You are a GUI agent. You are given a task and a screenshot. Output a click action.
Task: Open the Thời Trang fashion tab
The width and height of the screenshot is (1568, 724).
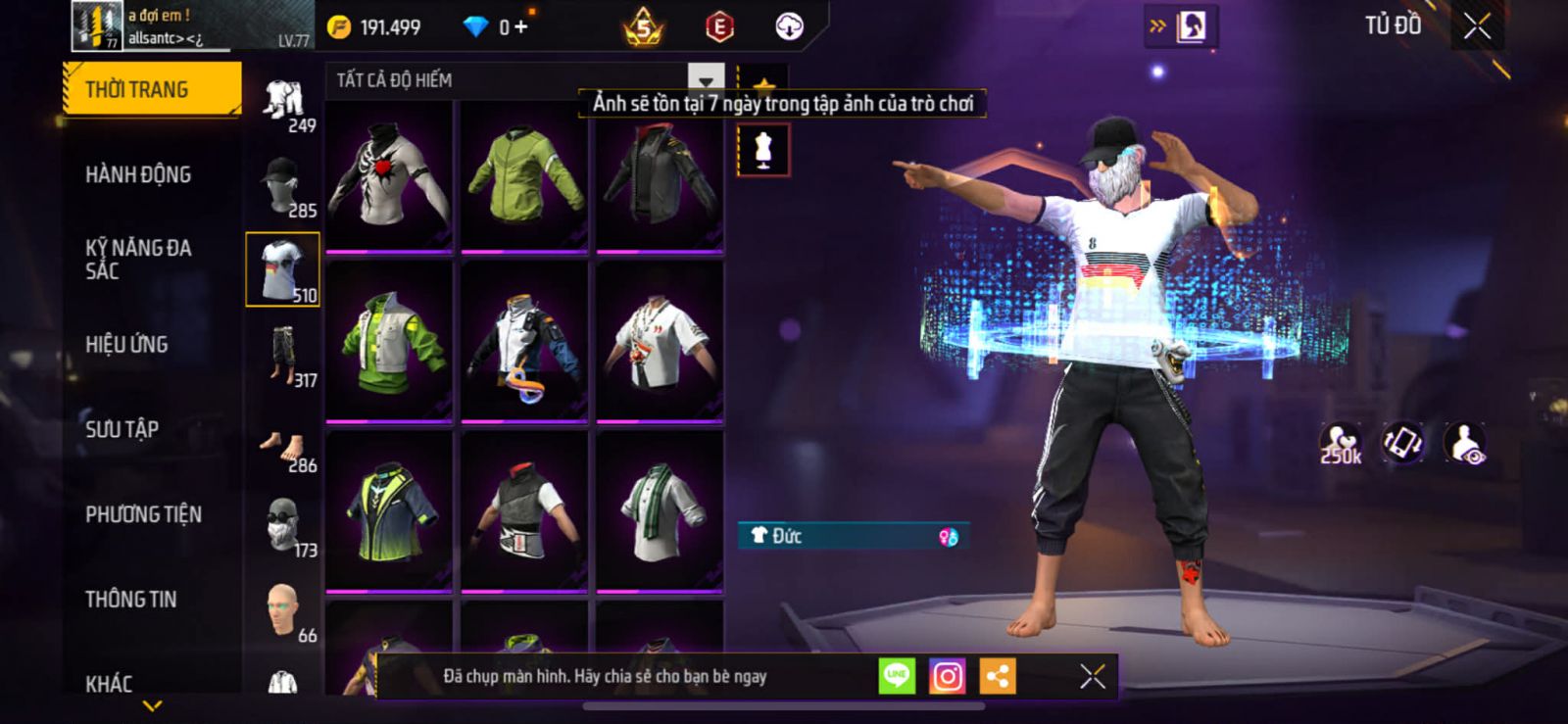[150, 89]
